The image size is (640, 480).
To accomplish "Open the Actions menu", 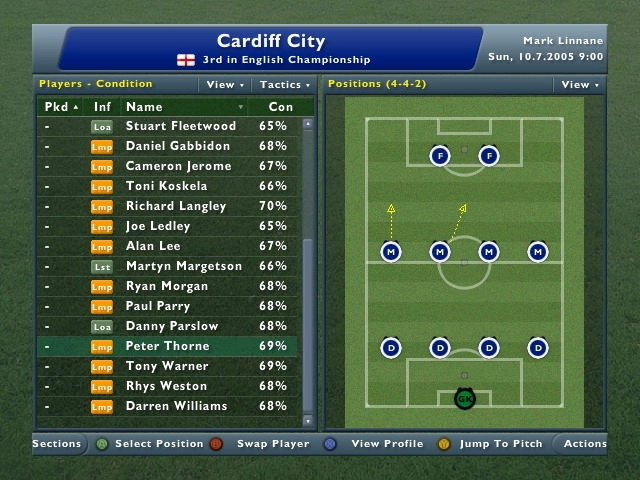I will tap(584, 444).
